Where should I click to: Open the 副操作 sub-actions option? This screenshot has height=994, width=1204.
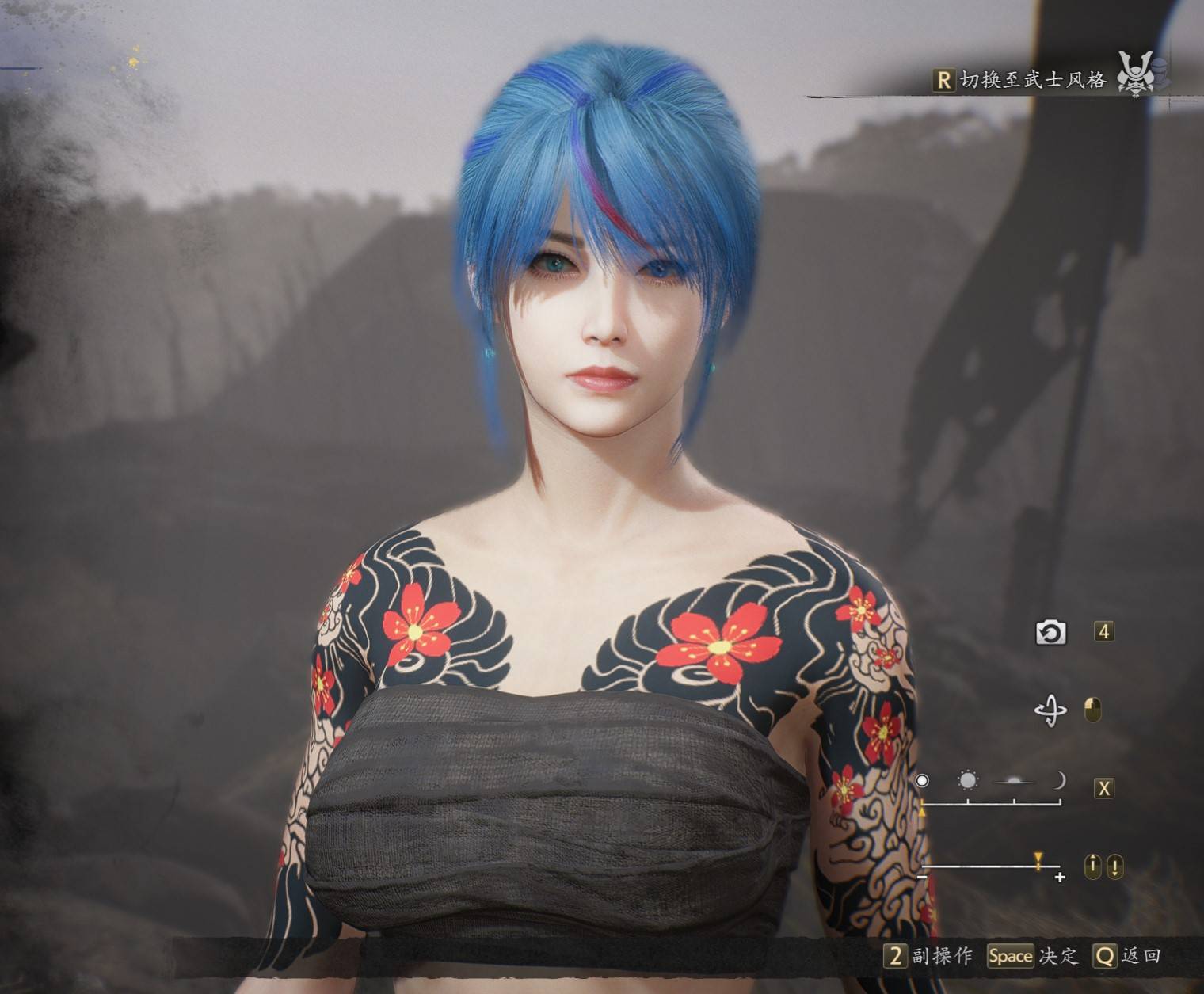pyautogui.click(x=928, y=956)
